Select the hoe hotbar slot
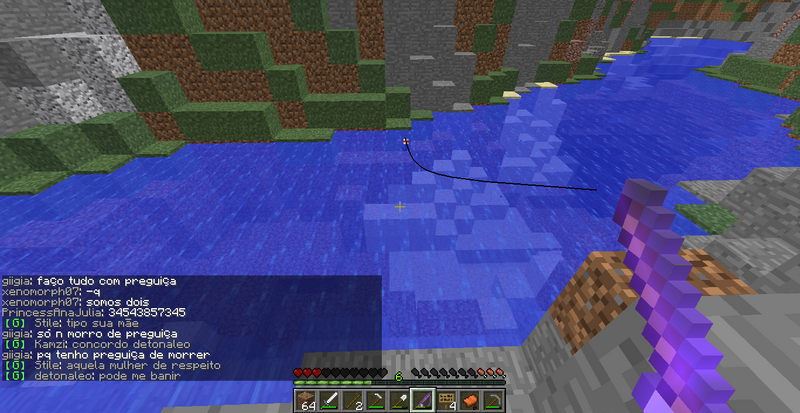The height and width of the screenshot is (413, 800). (375, 400)
